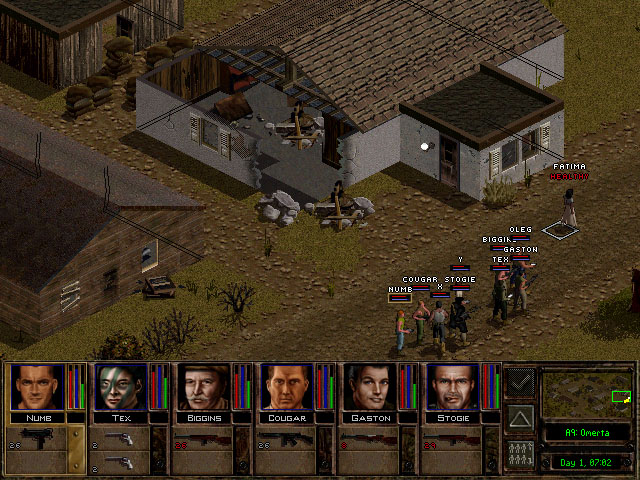Pick Cougar's portrait
The height and width of the screenshot is (480, 640).
(288, 387)
